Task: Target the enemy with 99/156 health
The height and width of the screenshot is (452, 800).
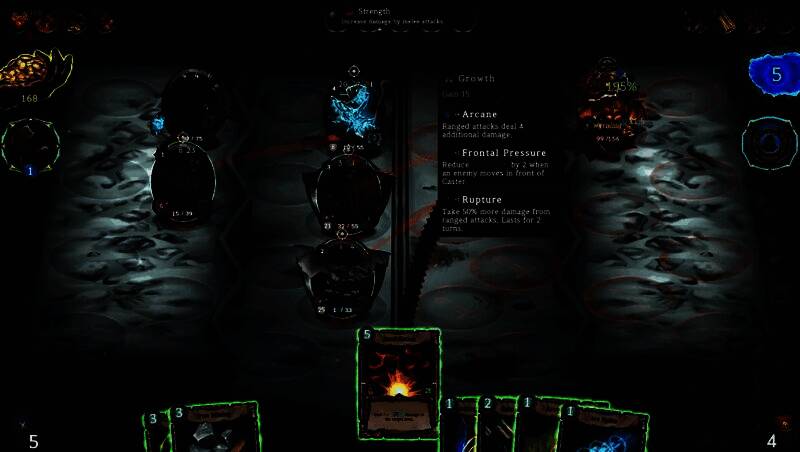Action: (610, 98)
